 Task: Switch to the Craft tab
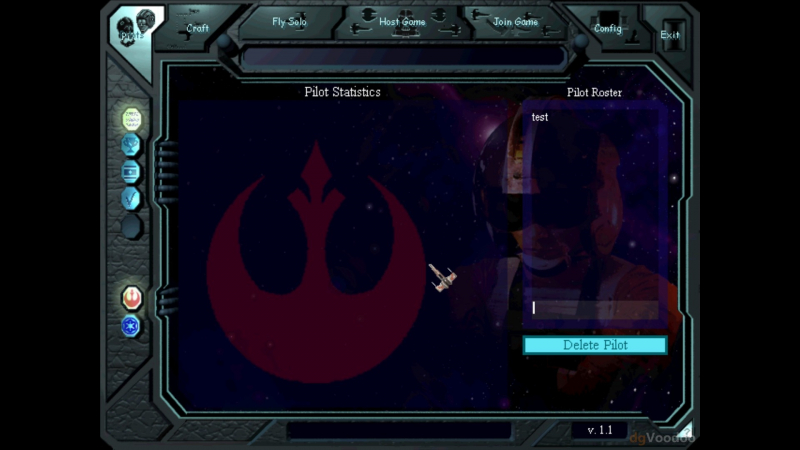click(x=198, y=28)
